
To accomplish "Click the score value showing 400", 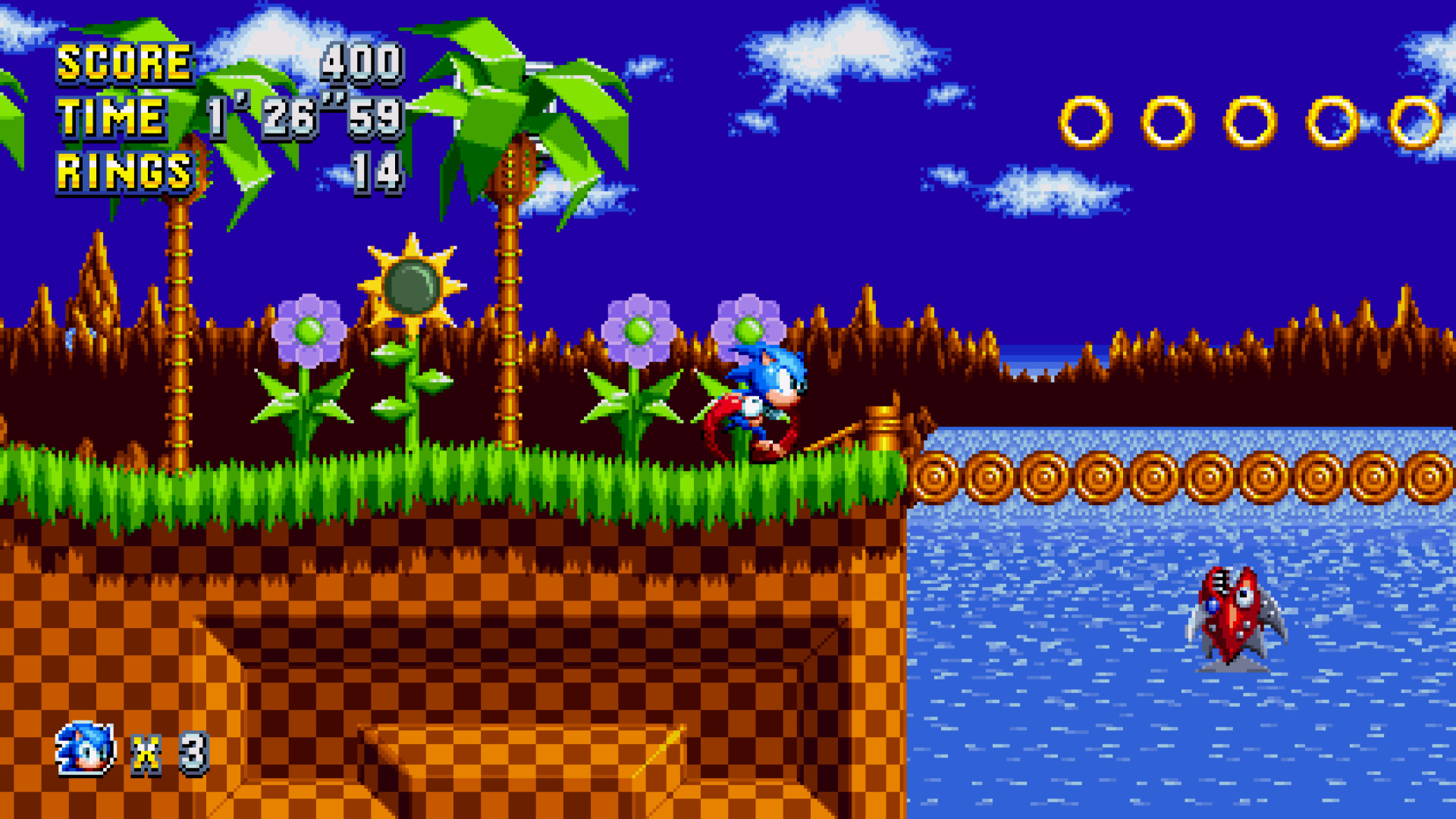I will (x=360, y=64).
